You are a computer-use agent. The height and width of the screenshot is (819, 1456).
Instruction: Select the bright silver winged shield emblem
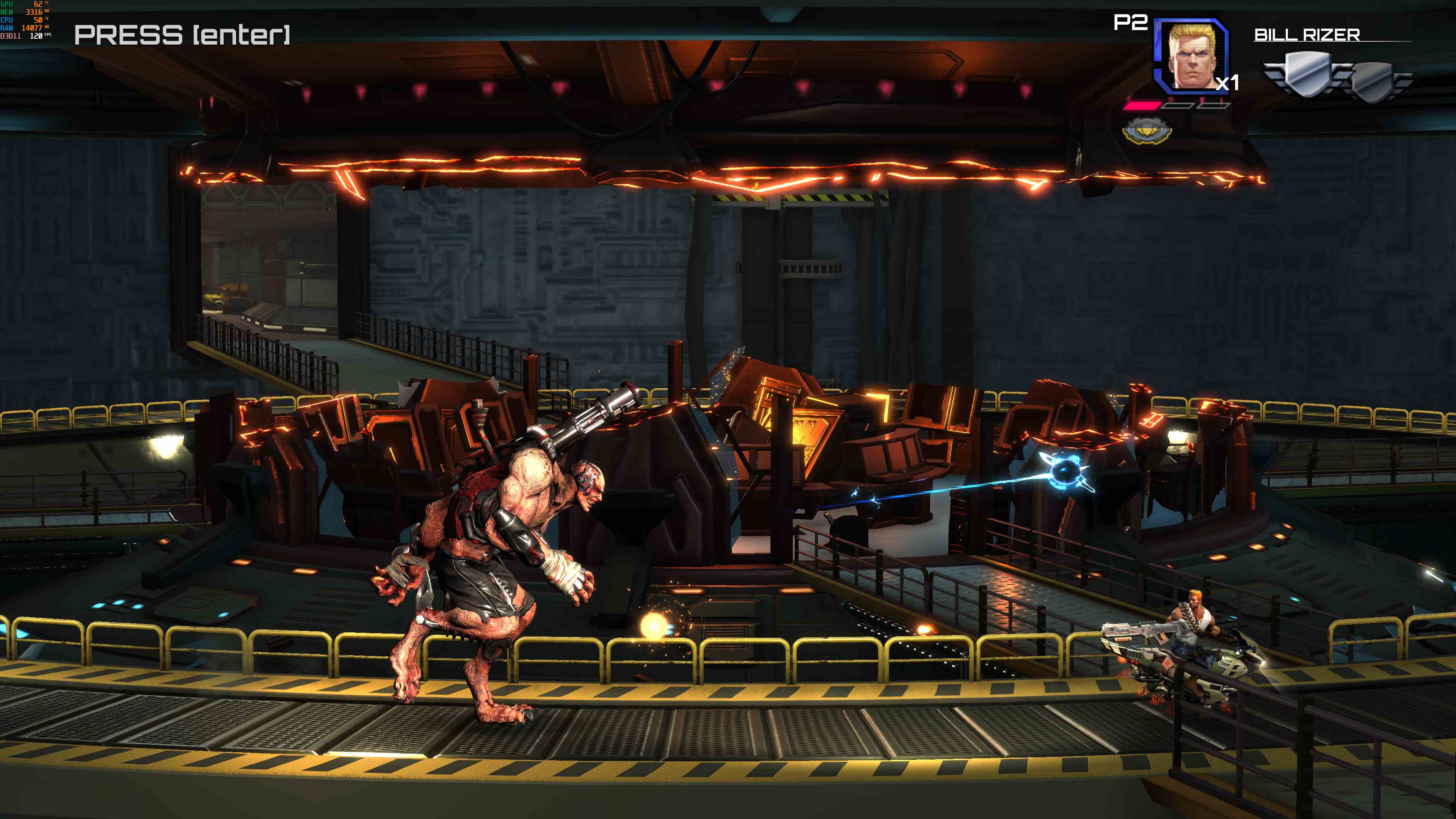[x=1306, y=75]
